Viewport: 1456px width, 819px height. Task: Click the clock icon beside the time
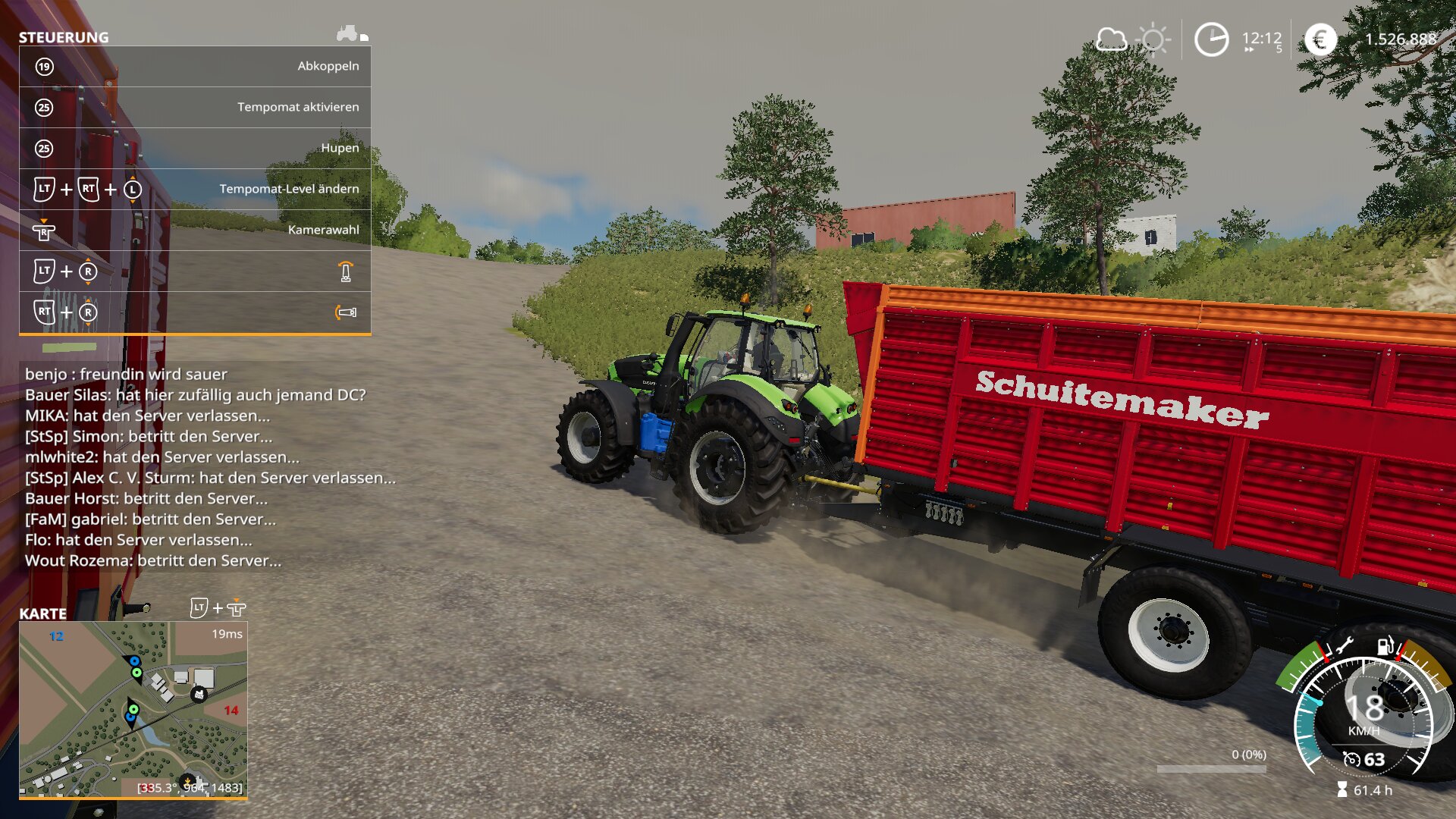(x=1211, y=39)
